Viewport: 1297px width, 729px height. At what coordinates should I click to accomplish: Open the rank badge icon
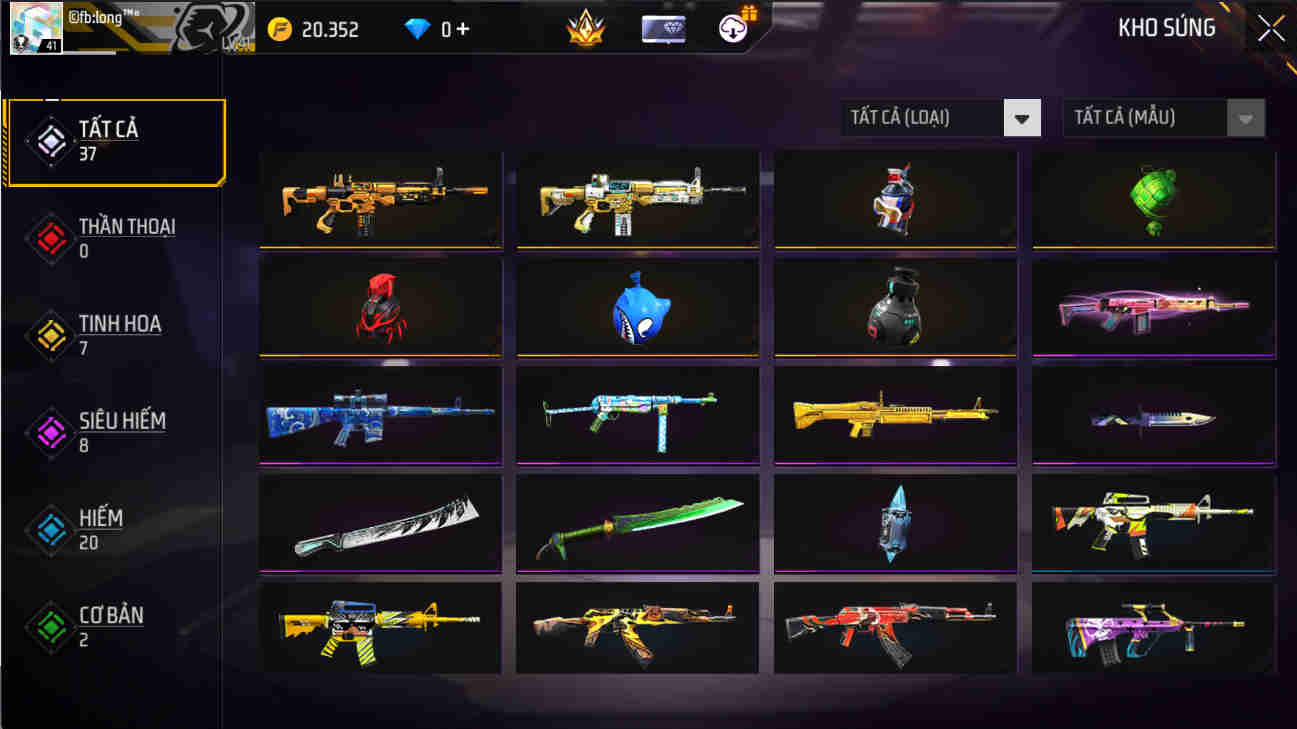(x=586, y=29)
